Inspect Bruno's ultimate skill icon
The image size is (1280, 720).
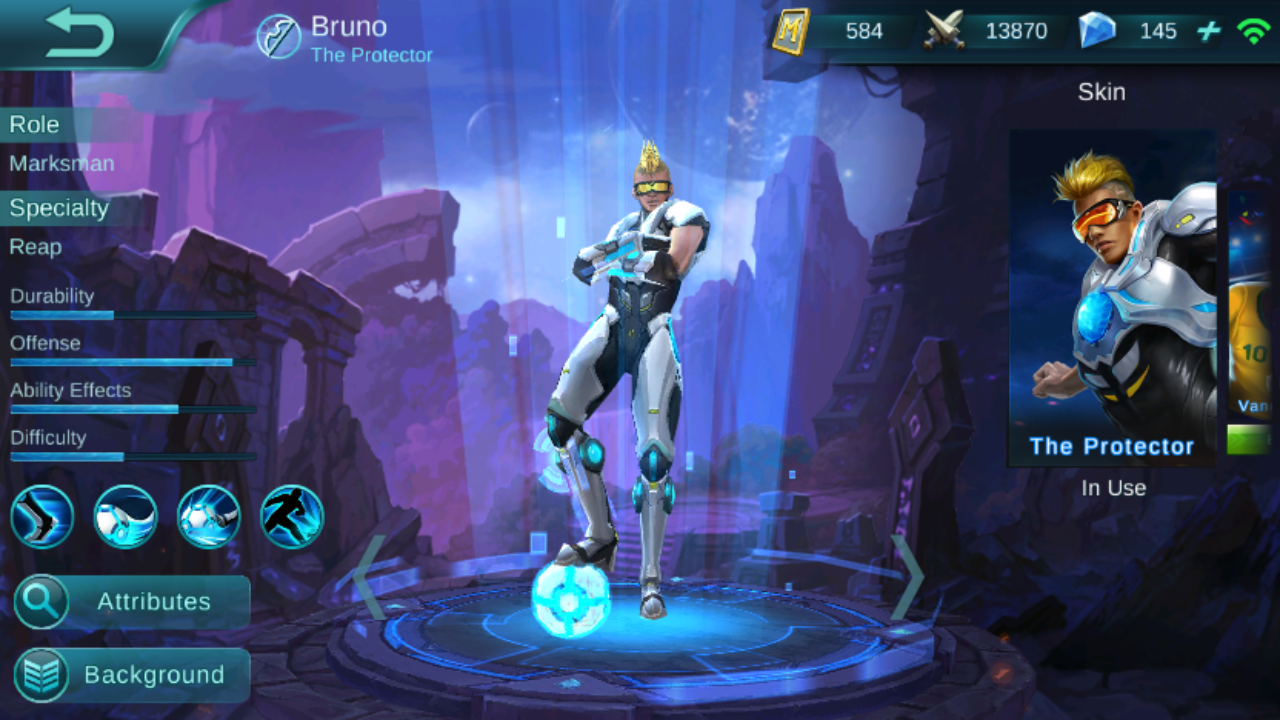click(291, 516)
